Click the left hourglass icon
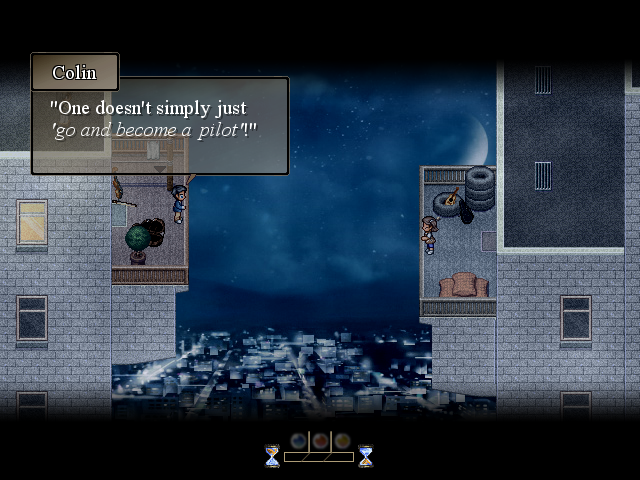This screenshot has width=640, height=480. (x=273, y=456)
